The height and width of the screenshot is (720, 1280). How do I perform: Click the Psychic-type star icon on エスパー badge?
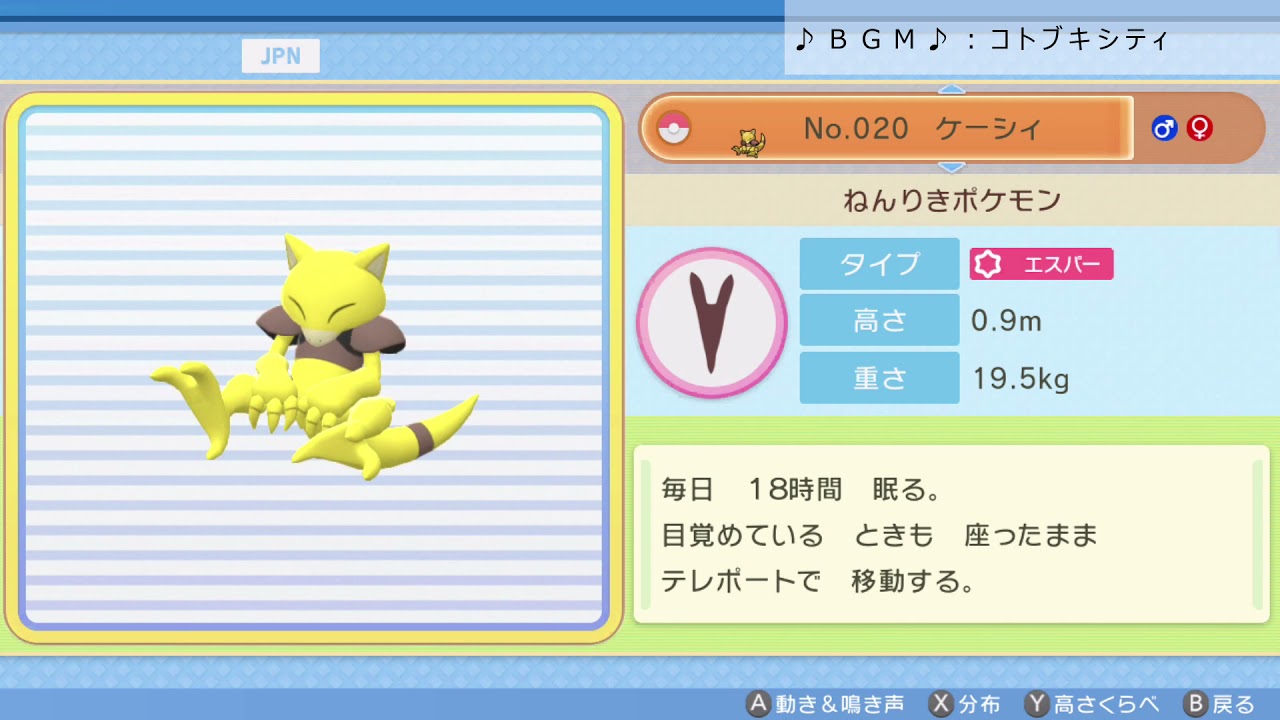pos(987,264)
